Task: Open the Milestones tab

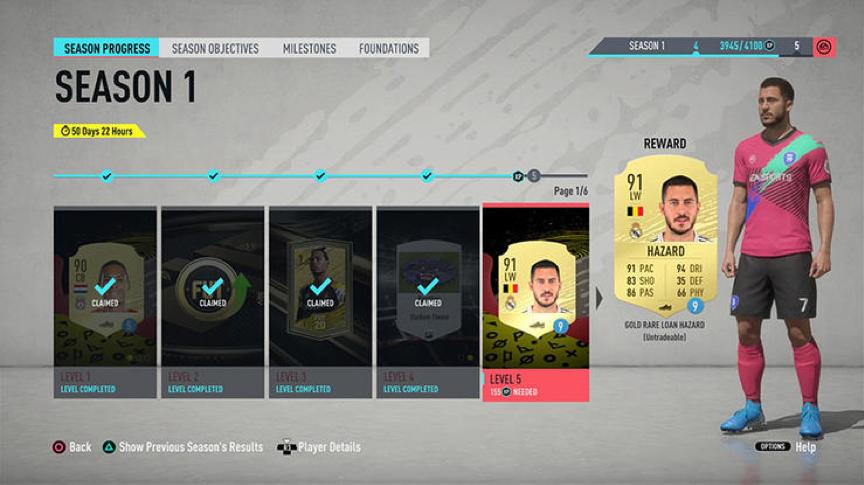Action: tap(309, 48)
